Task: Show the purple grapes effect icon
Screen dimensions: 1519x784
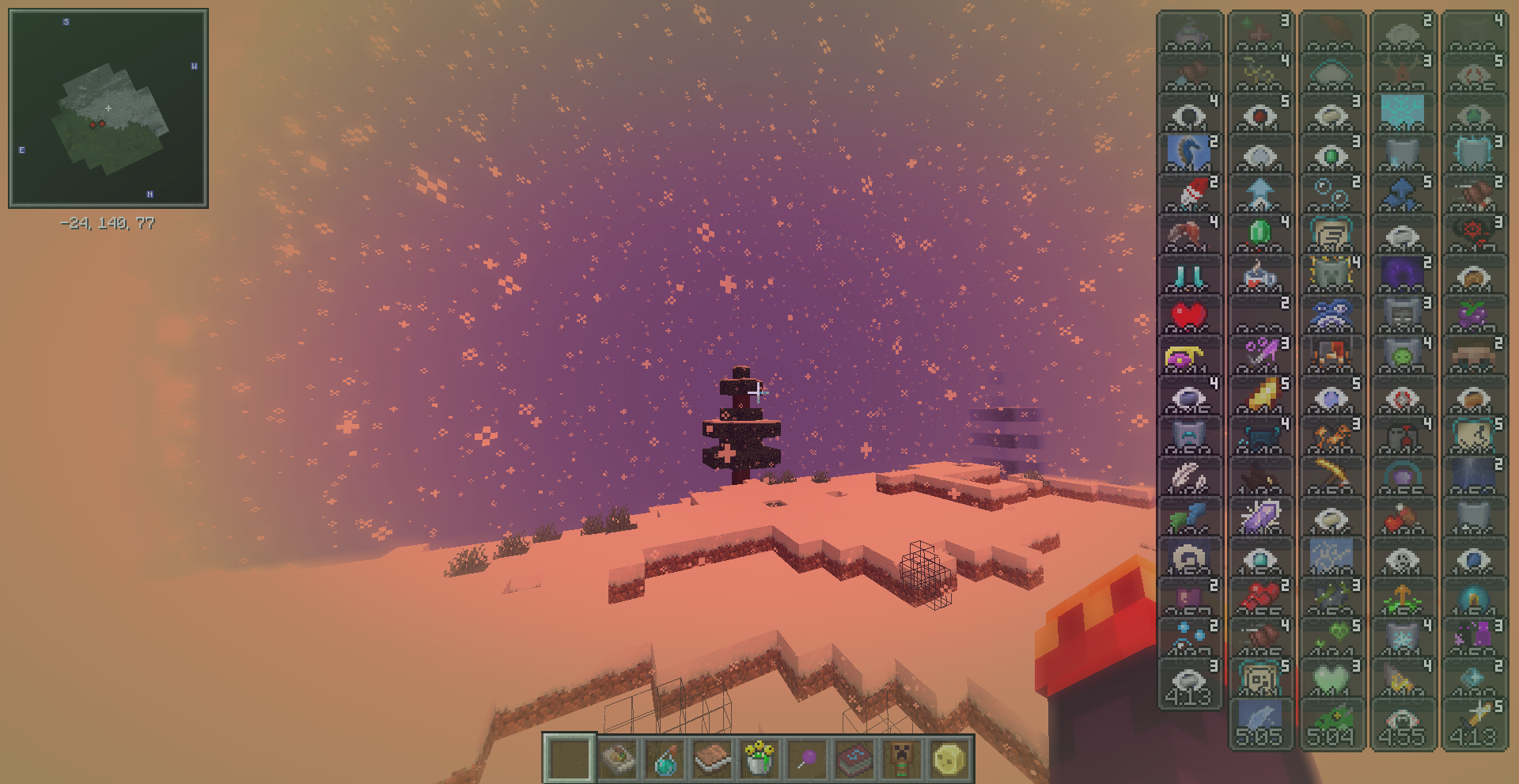Action: [1473, 315]
